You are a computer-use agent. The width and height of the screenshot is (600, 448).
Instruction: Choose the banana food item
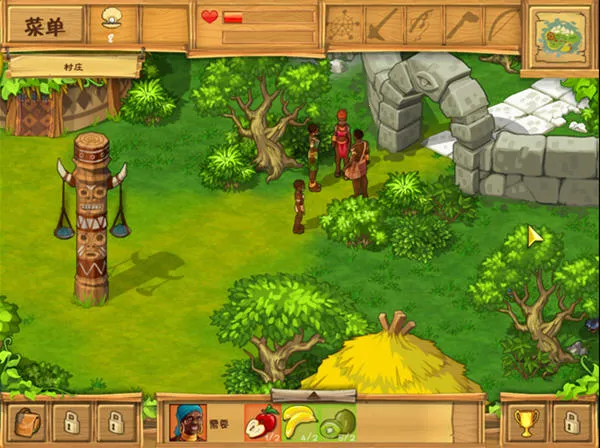[x=298, y=421]
